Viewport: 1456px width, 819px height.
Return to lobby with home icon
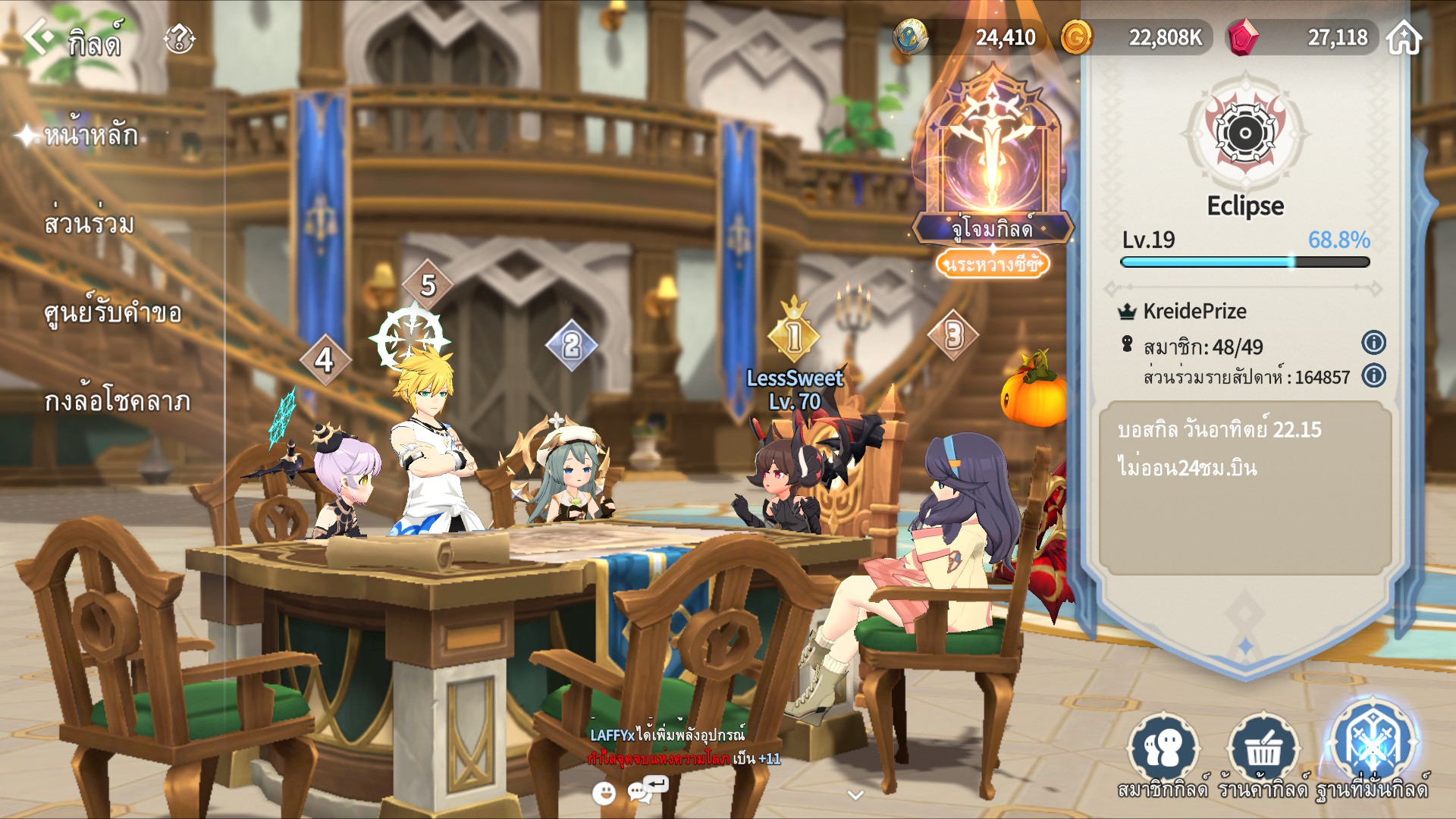click(x=1404, y=37)
